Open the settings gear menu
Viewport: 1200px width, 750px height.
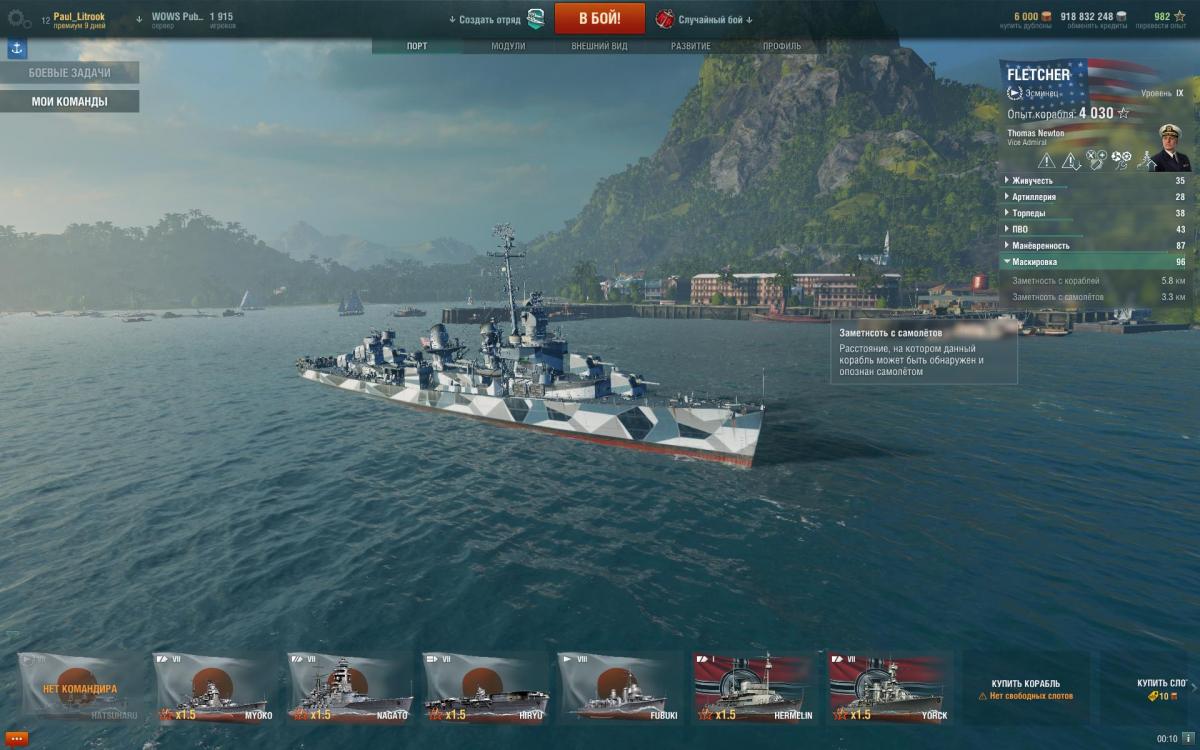pos(19,19)
